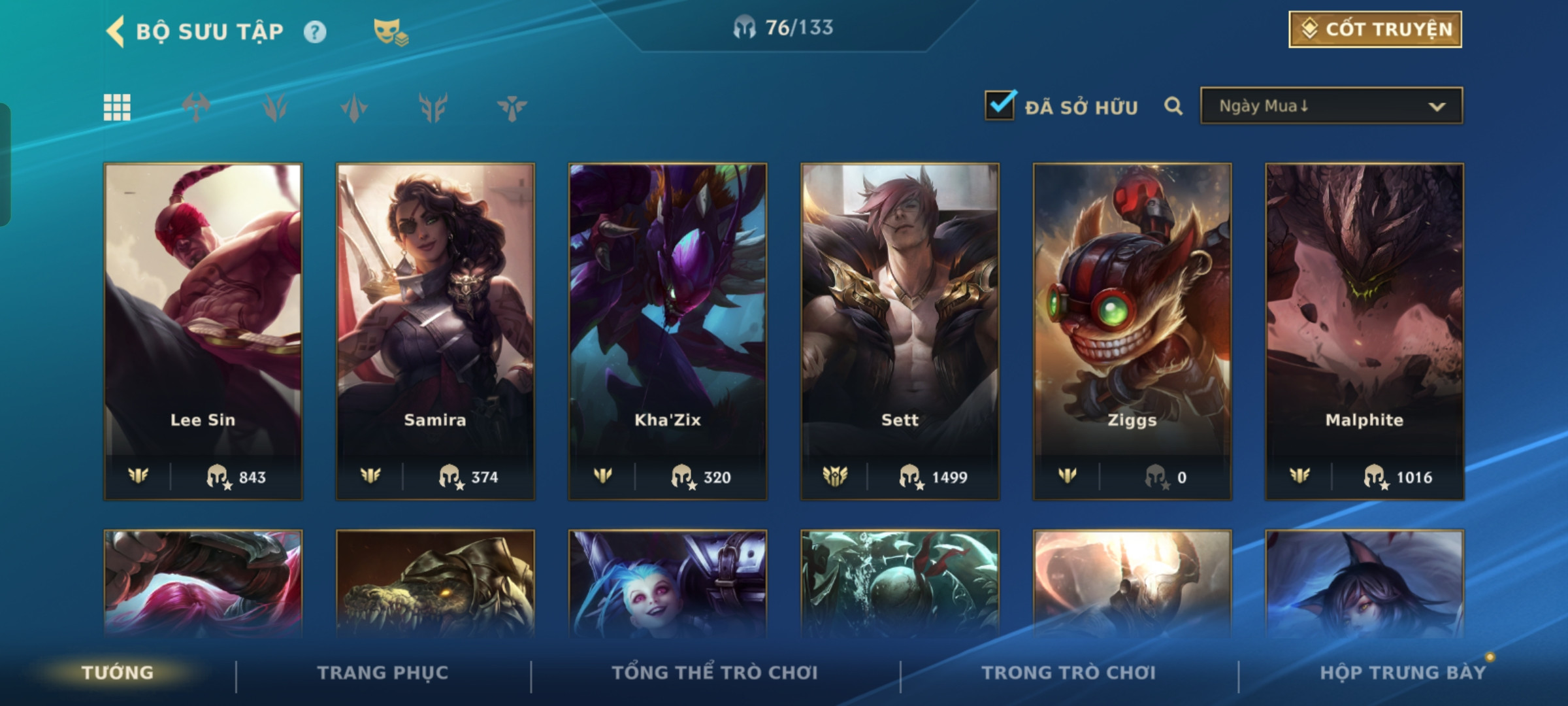Go back from Bộ Sưu Tập screen

coord(116,31)
